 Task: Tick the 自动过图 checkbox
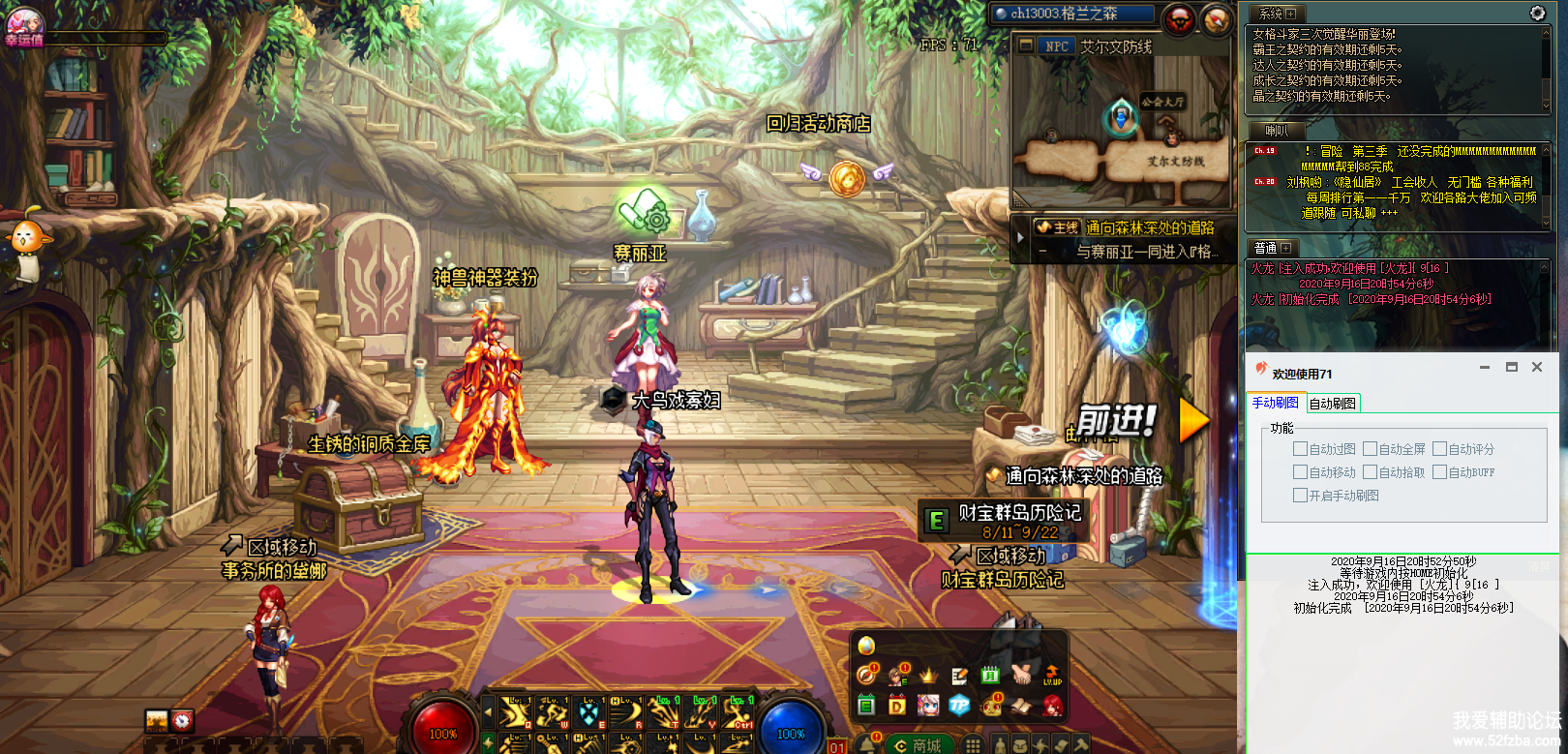1300,449
